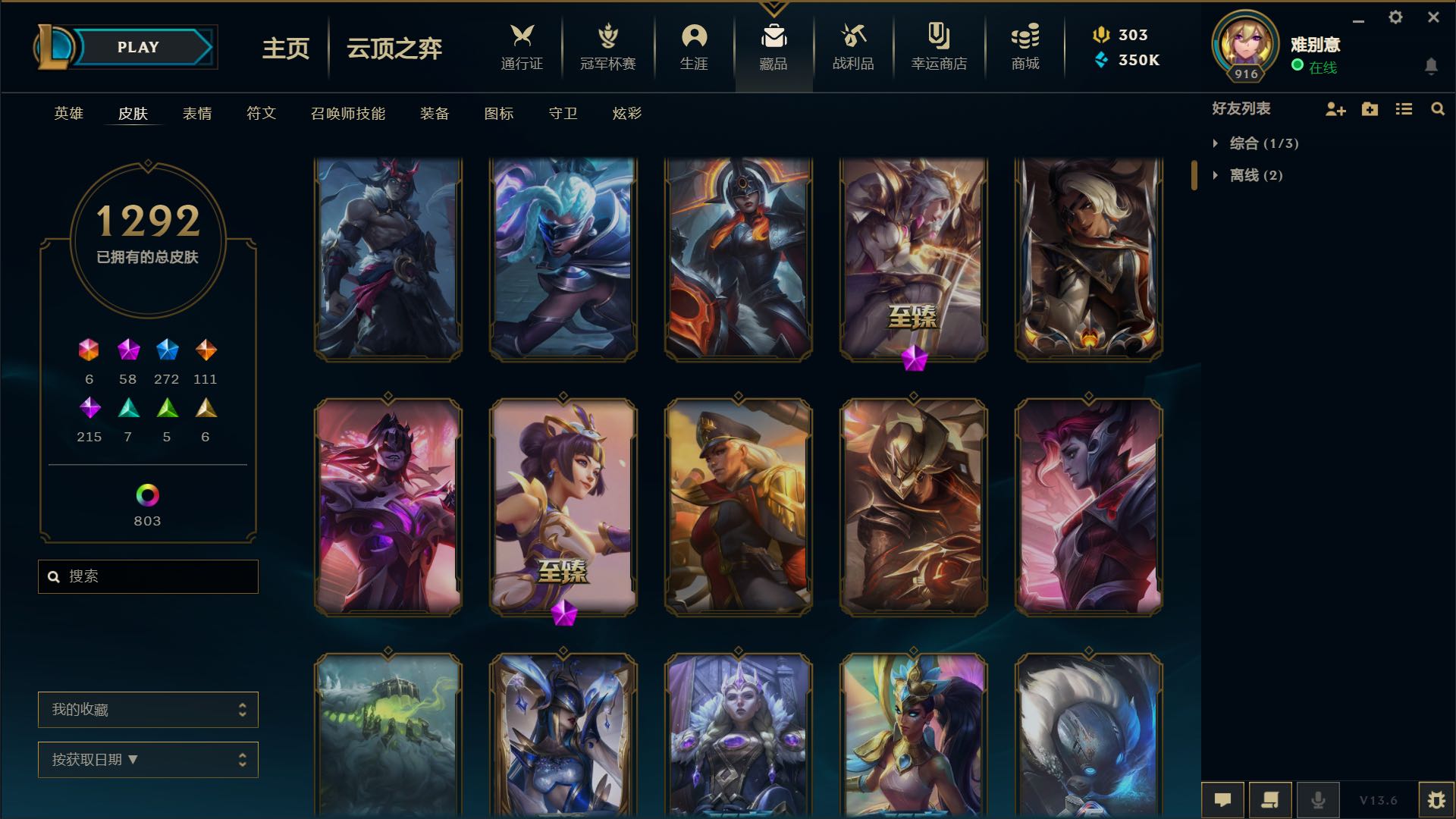Image resolution: width=1456 pixels, height=819 pixels.
Task: Open the 生涯 profile icon
Action: 694,47
